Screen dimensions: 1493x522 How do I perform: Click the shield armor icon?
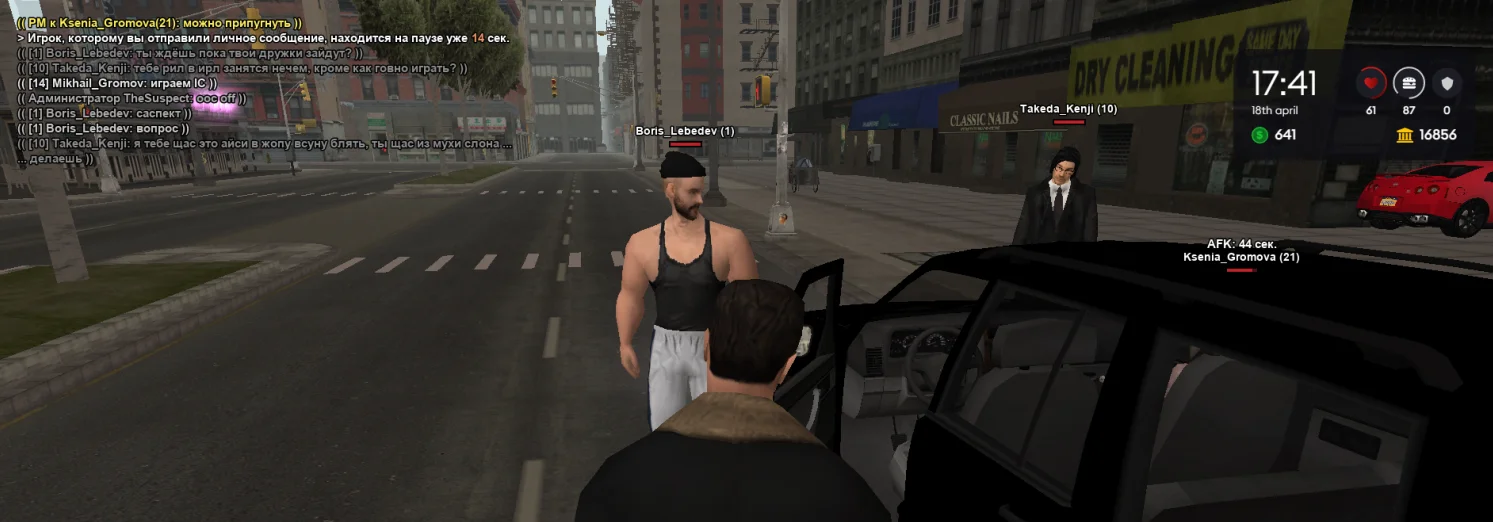(1446, 83)
